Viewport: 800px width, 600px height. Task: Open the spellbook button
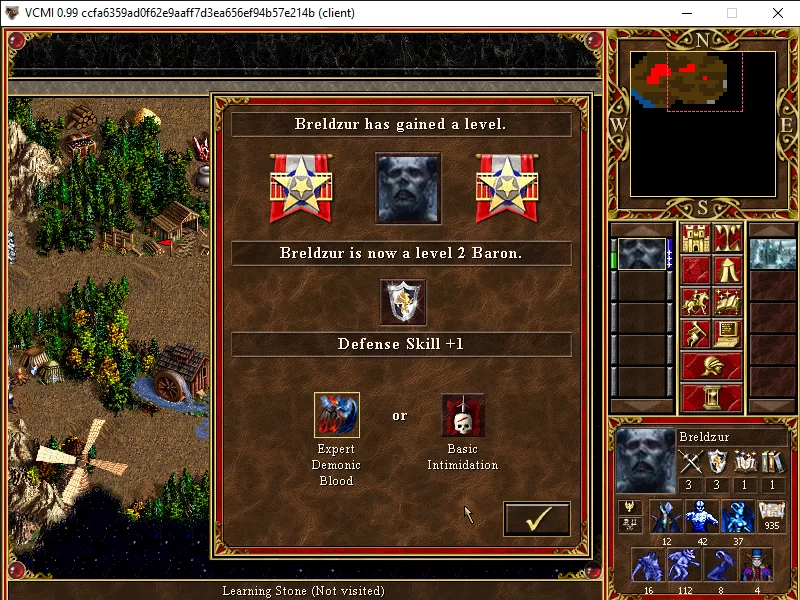pyautogui.click(x=726, y=302)
